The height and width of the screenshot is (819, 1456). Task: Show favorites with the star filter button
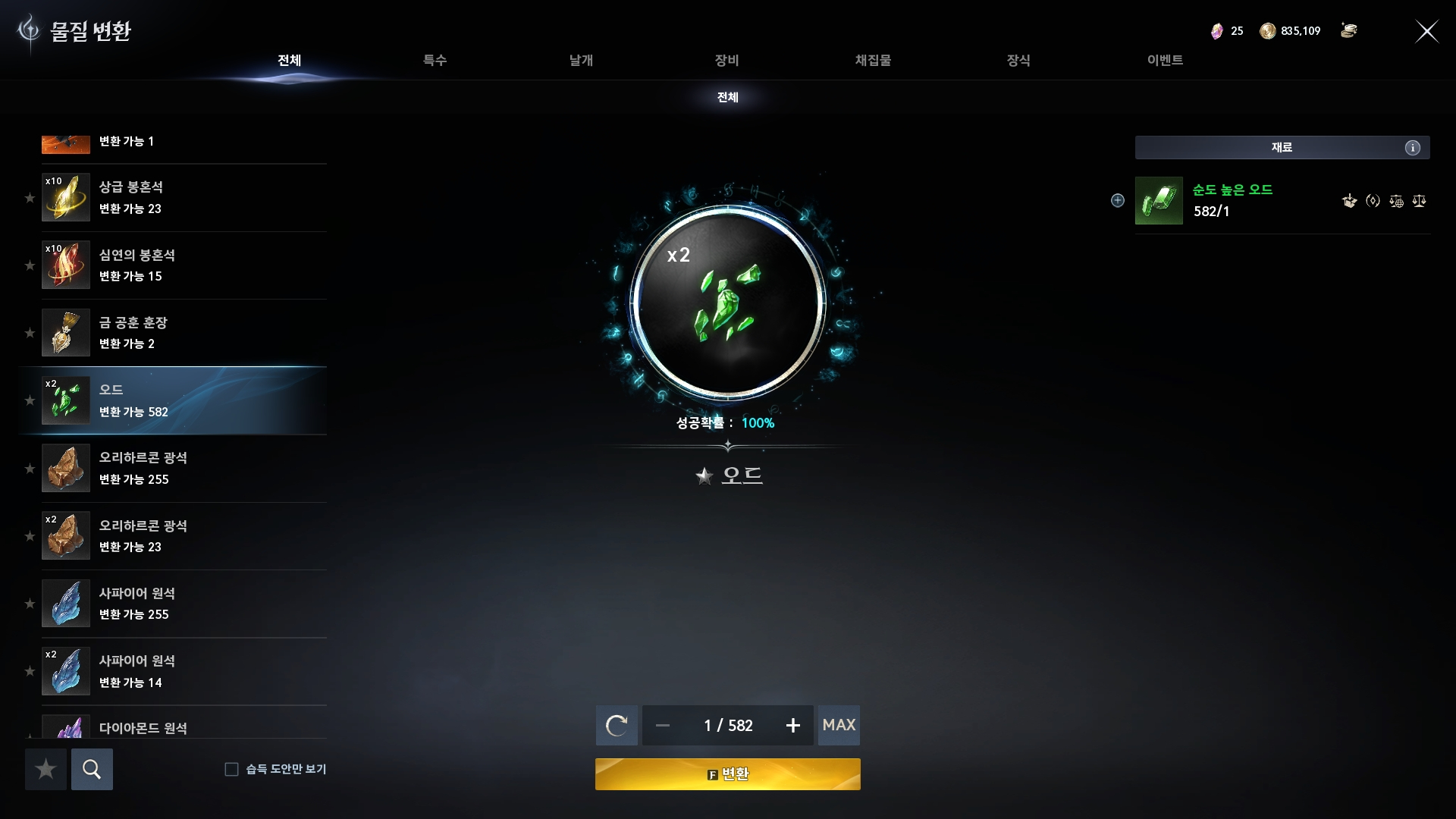pyautogui.click(x=45, y=769)
